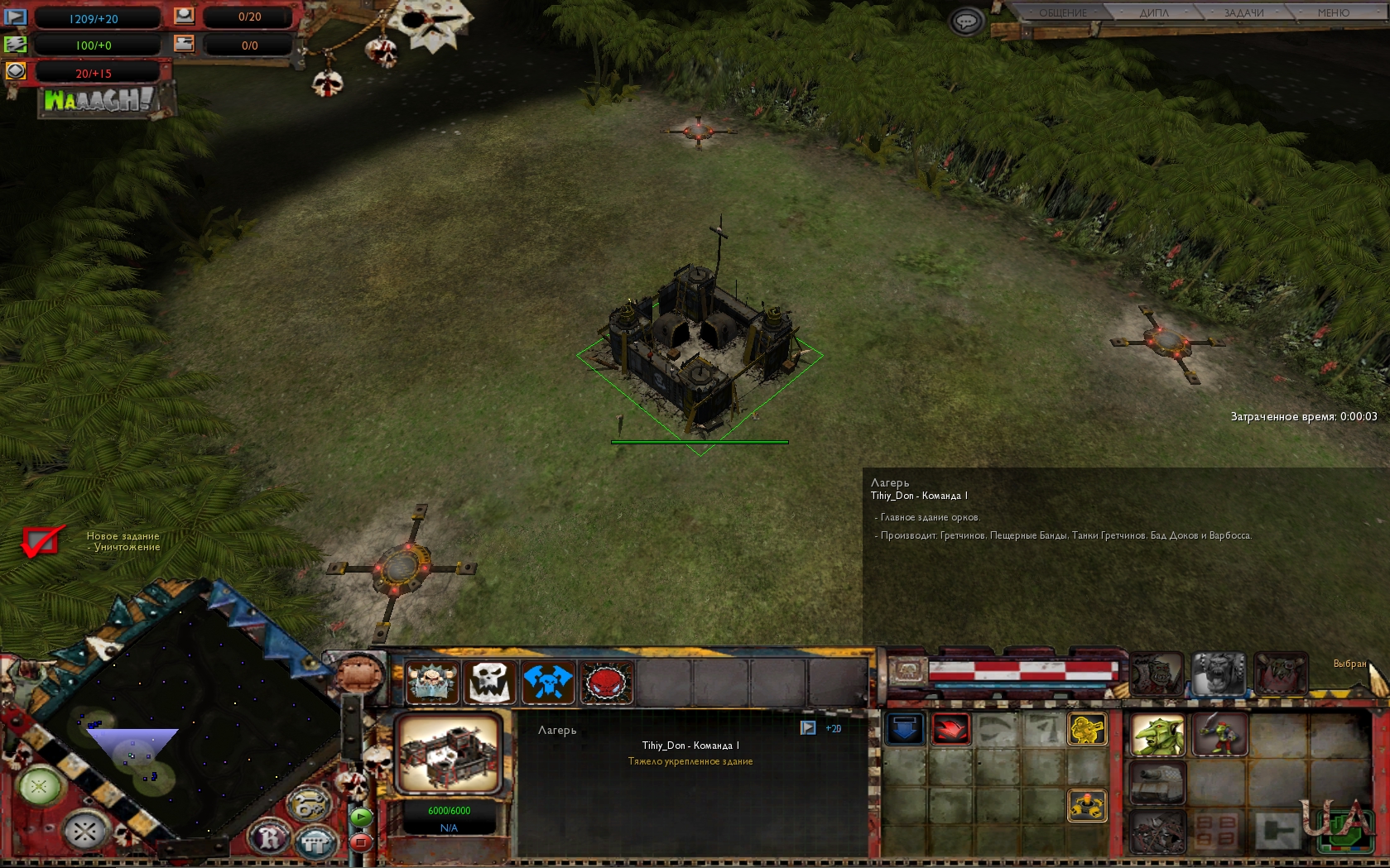Viewport: 1390px width, 868px height.
Task: Open the Общение chat menu
Action: 1062,12
